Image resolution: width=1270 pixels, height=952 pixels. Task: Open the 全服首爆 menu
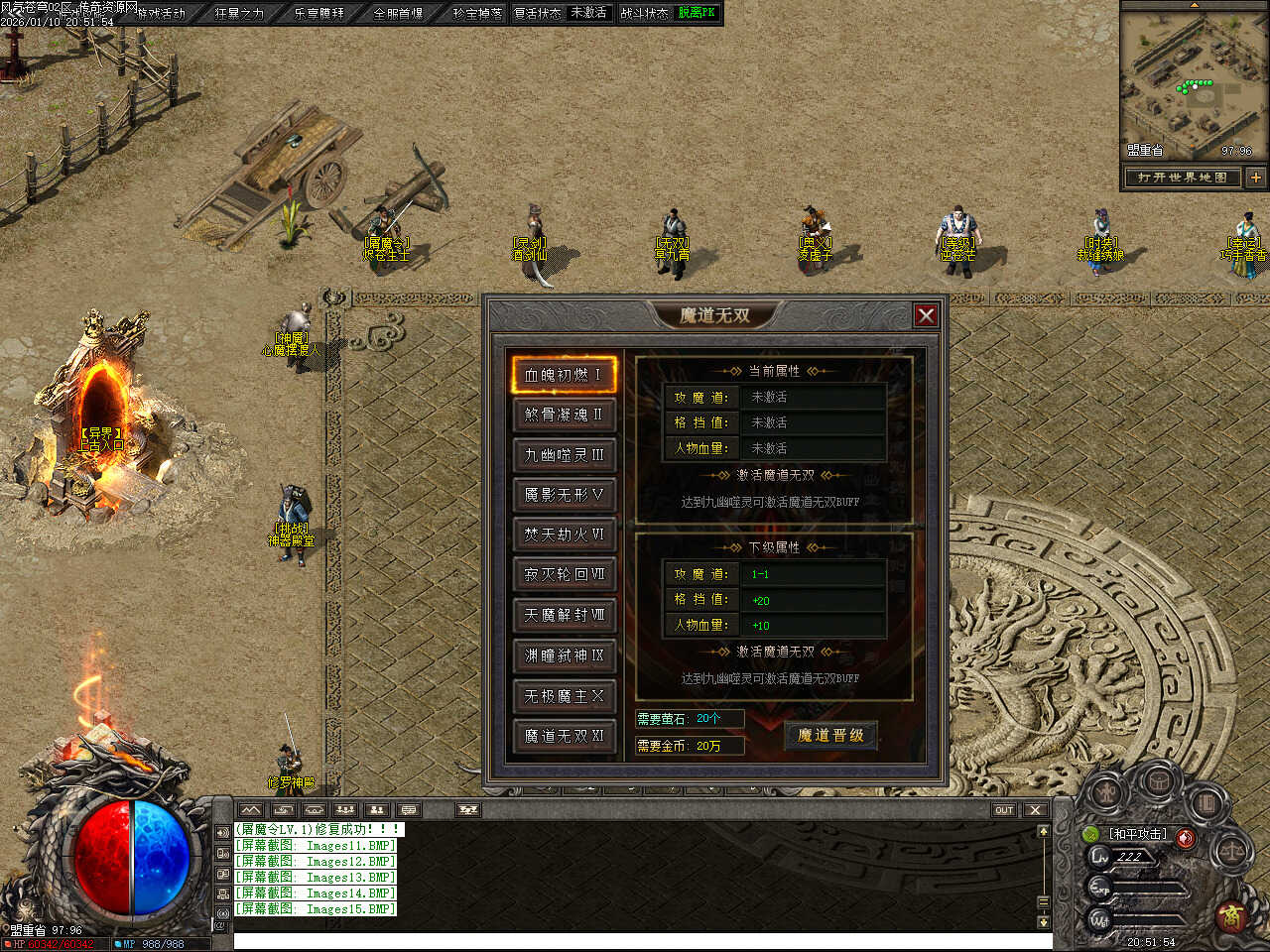pyautogui.click(x=398, y=14)
